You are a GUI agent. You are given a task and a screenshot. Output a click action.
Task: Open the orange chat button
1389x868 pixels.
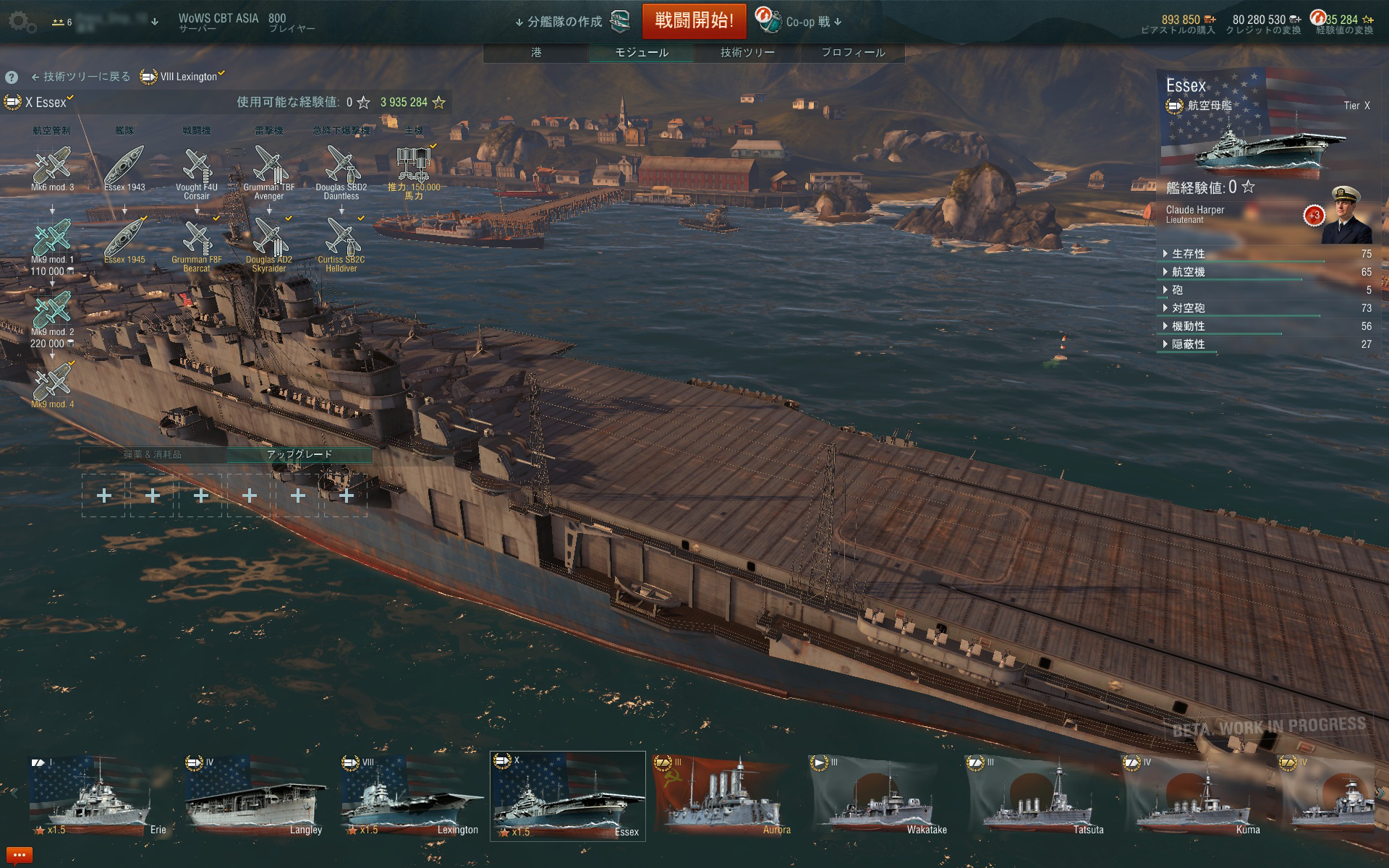pyautogui.click(x=19, y=856)
